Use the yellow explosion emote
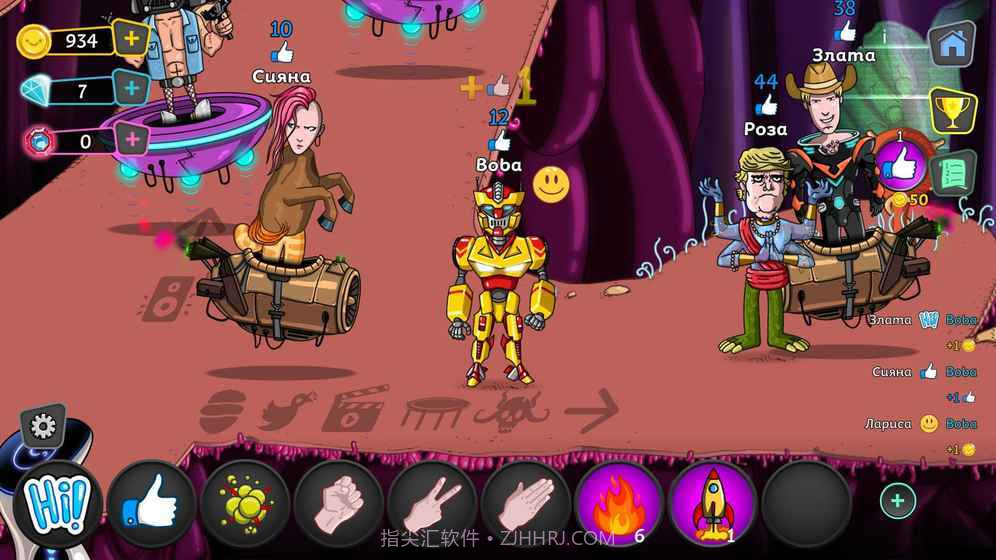The width and height of the screenshot is (996, 560). click(x=245, y=505)
